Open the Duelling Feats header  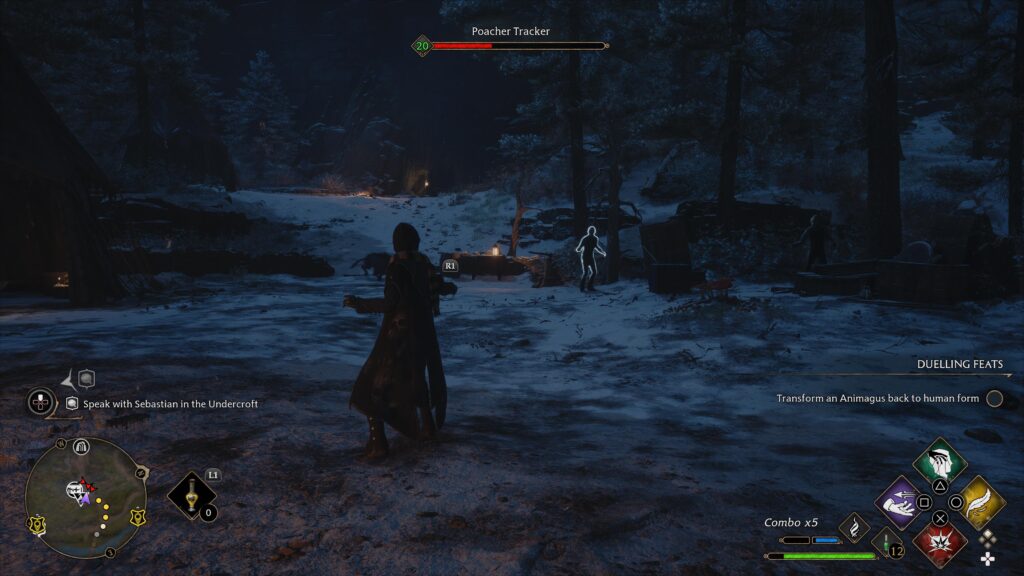[959, 365]
